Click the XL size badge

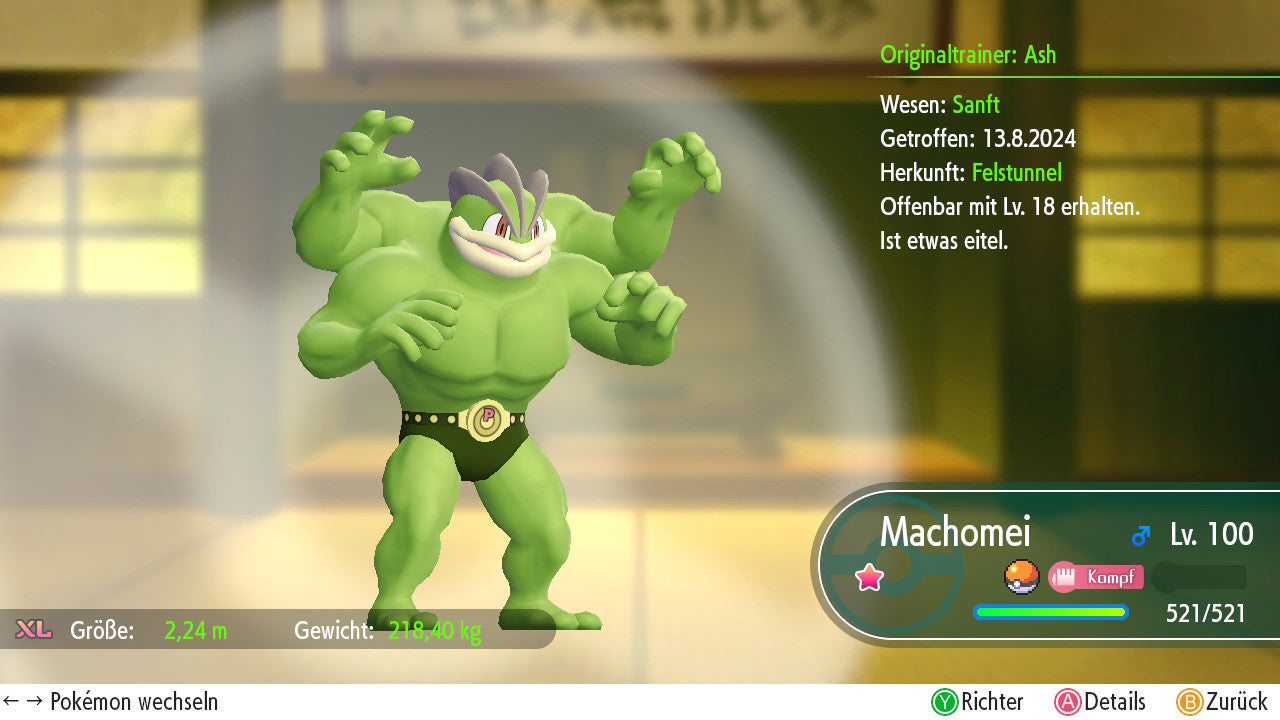pos(34,630)
